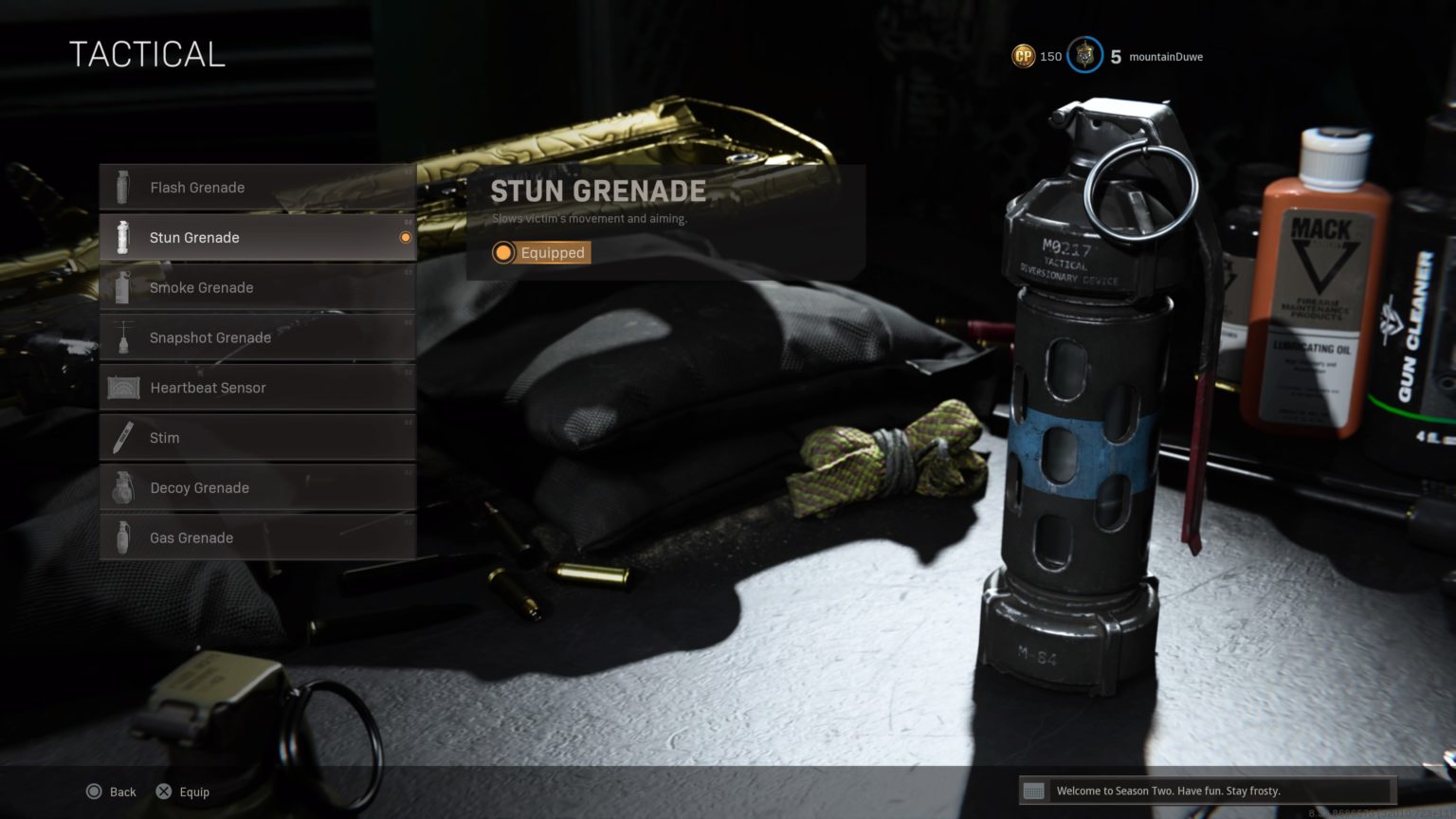Click the Back button
The height and width of the screenshot is (819, 1456).
tap(111, 792)
